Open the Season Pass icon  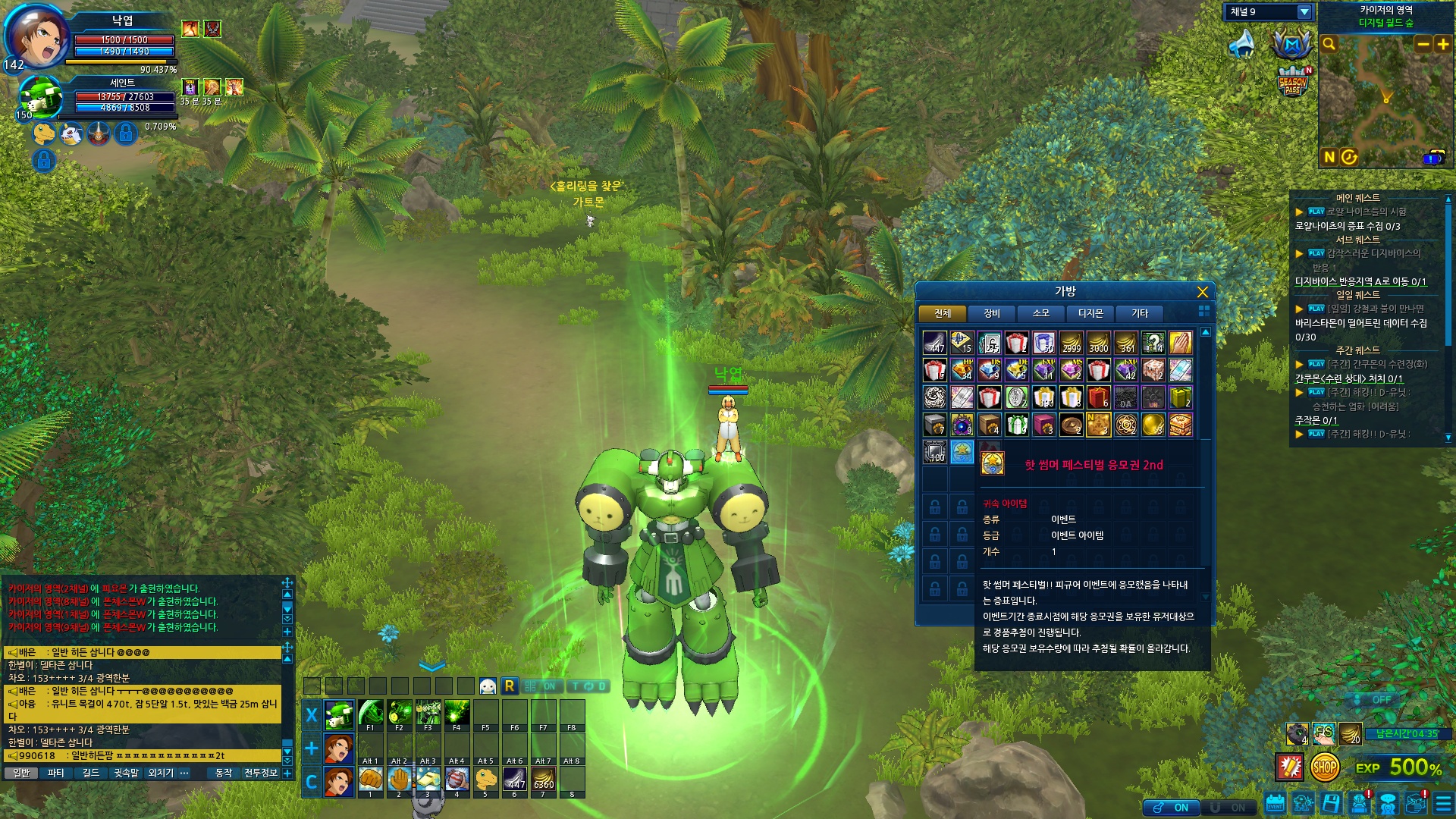(x=1292, y=83)
